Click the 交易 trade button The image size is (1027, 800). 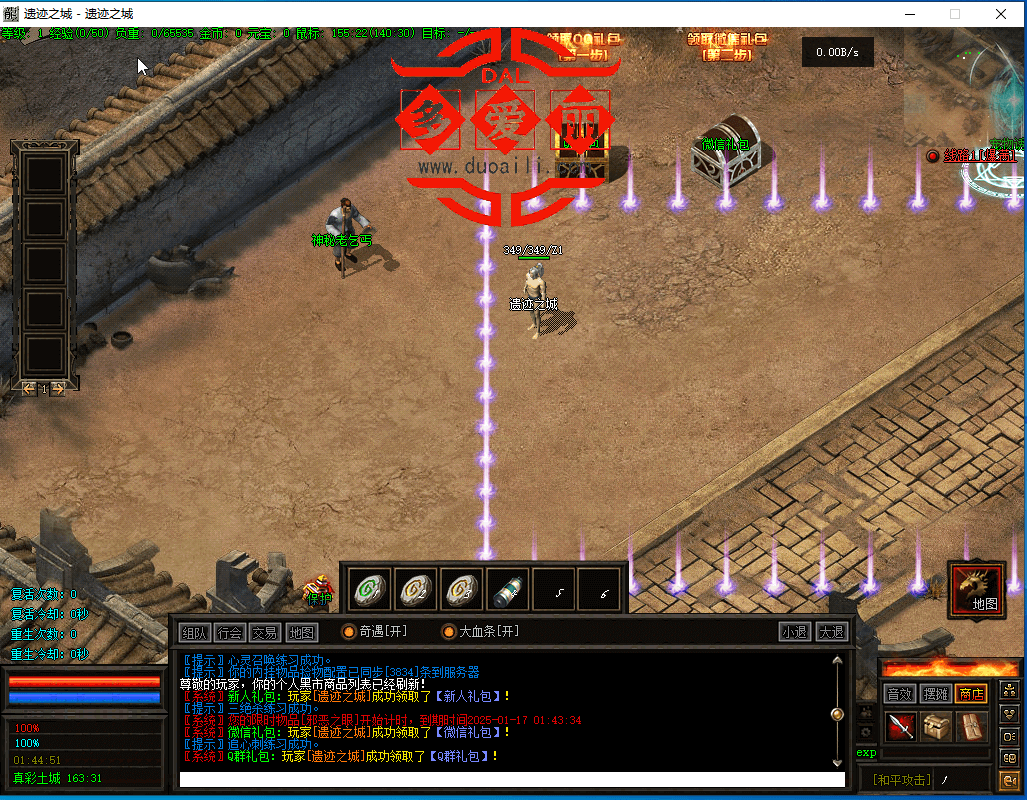pyautogui.click(x=265, y=632)
